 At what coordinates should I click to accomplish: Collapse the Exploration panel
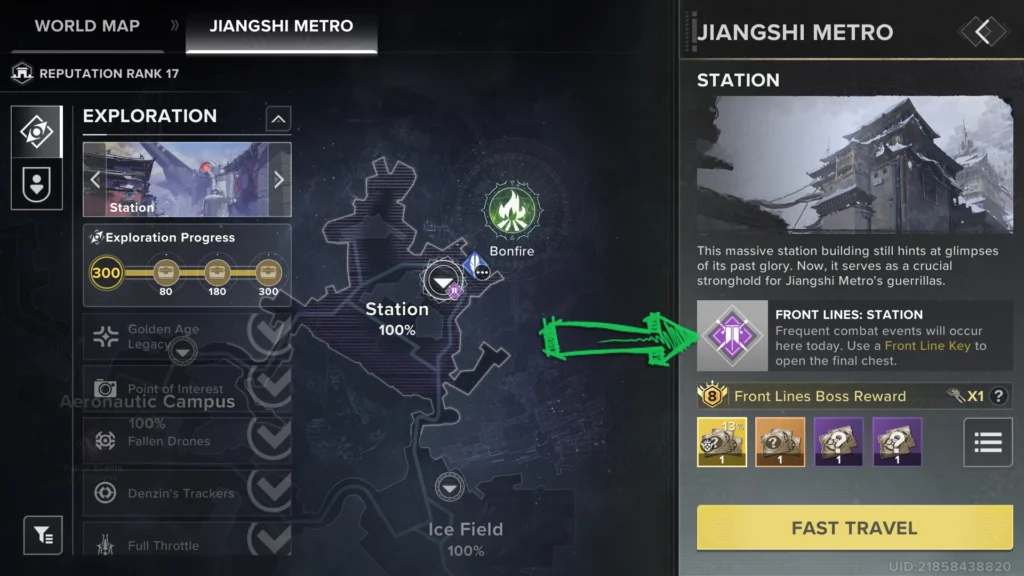click(x=278, y=119)
